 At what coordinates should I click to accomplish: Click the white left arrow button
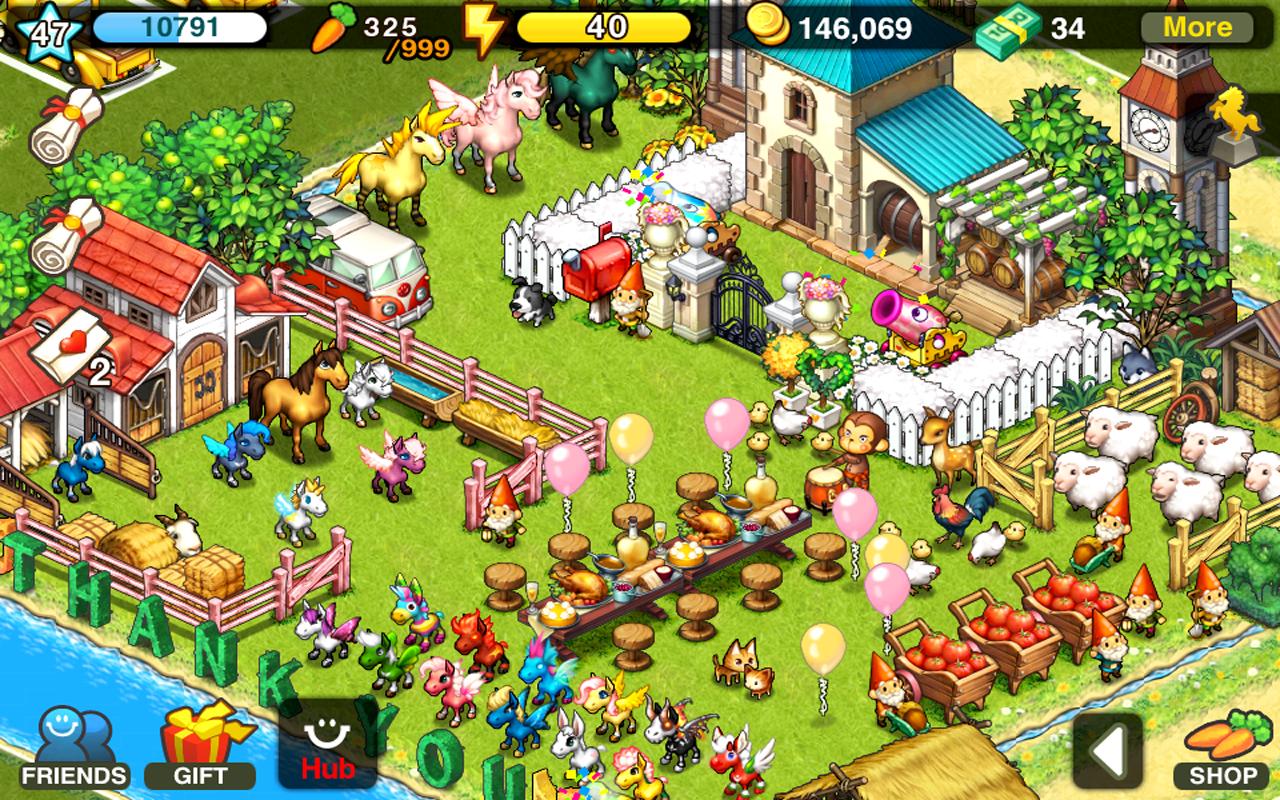click(x=1107, y=750)
